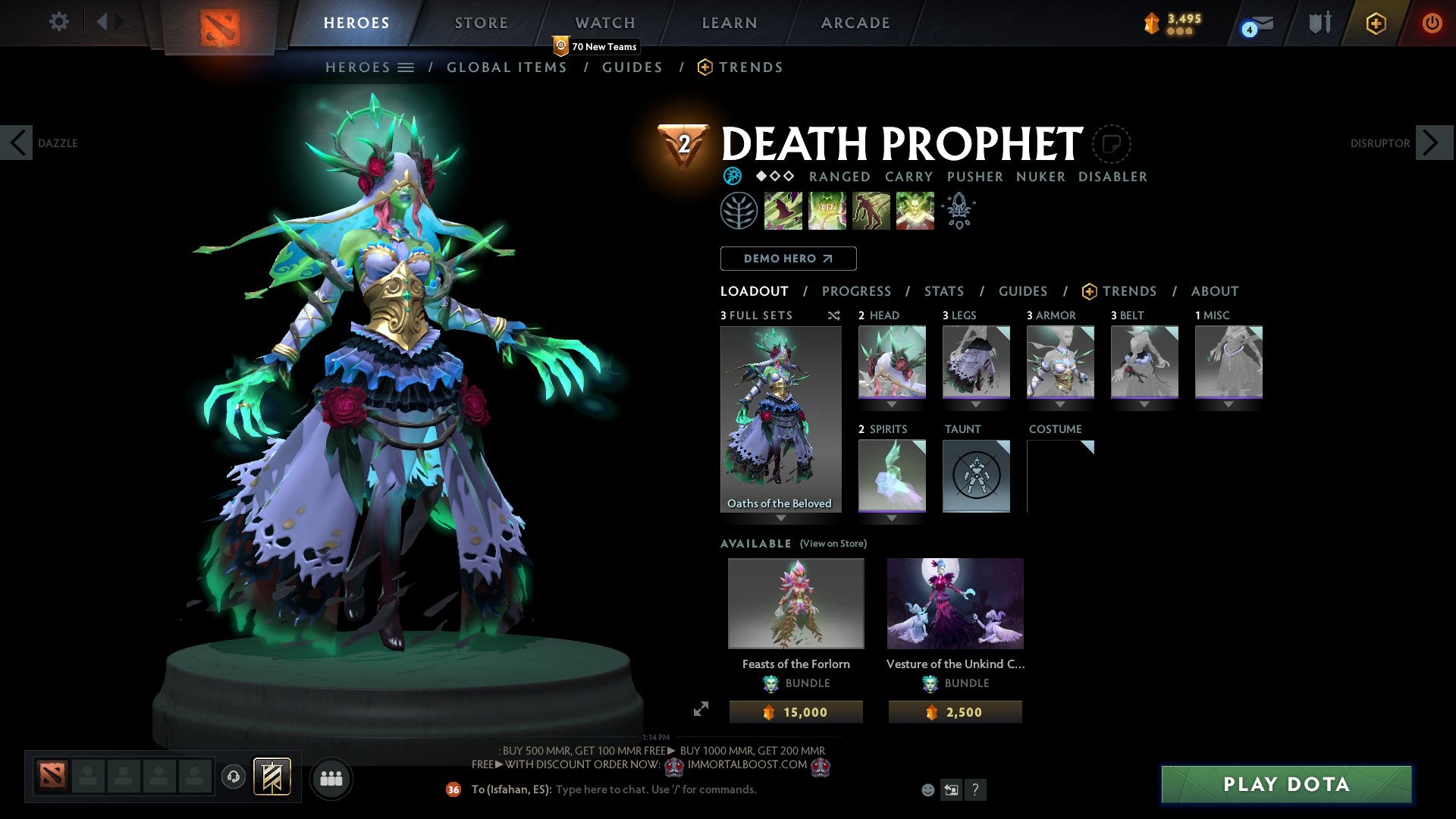Click the random loadout shuffle icon next to Full Sets

(834, 315)
